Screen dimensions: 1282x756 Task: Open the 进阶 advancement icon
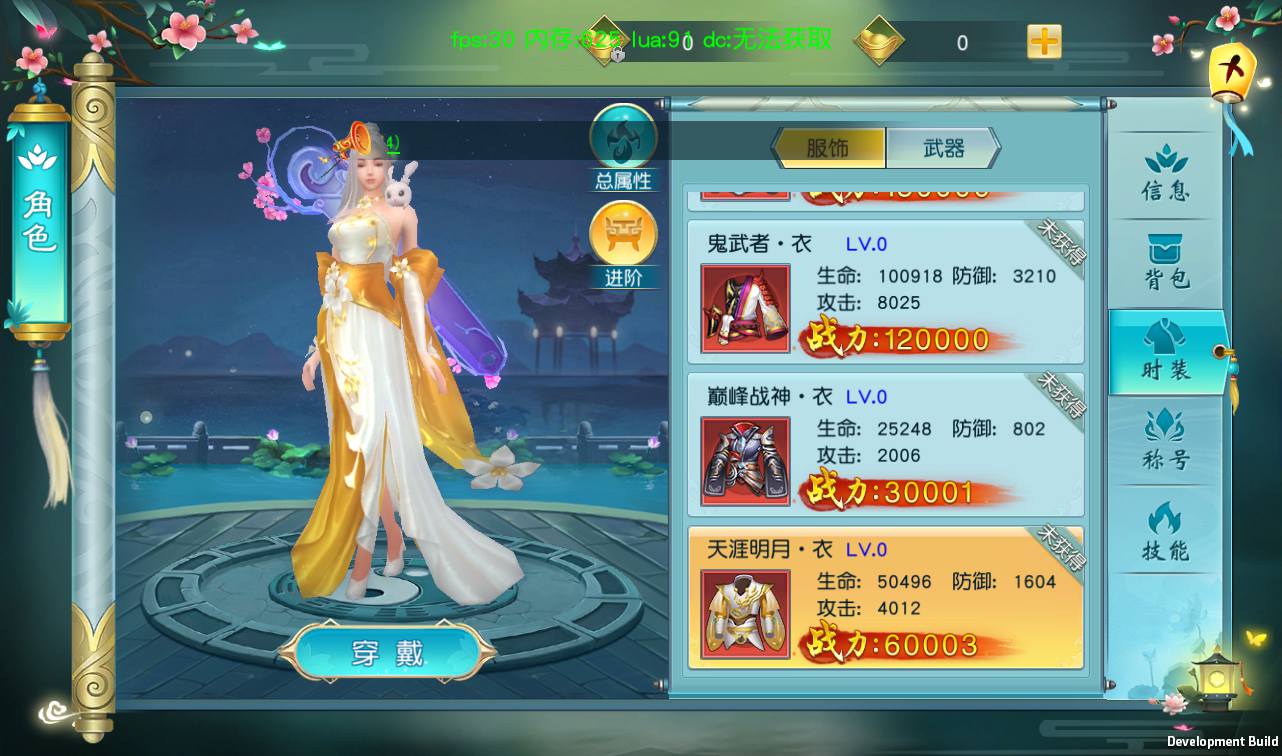(x=623, y=241)
